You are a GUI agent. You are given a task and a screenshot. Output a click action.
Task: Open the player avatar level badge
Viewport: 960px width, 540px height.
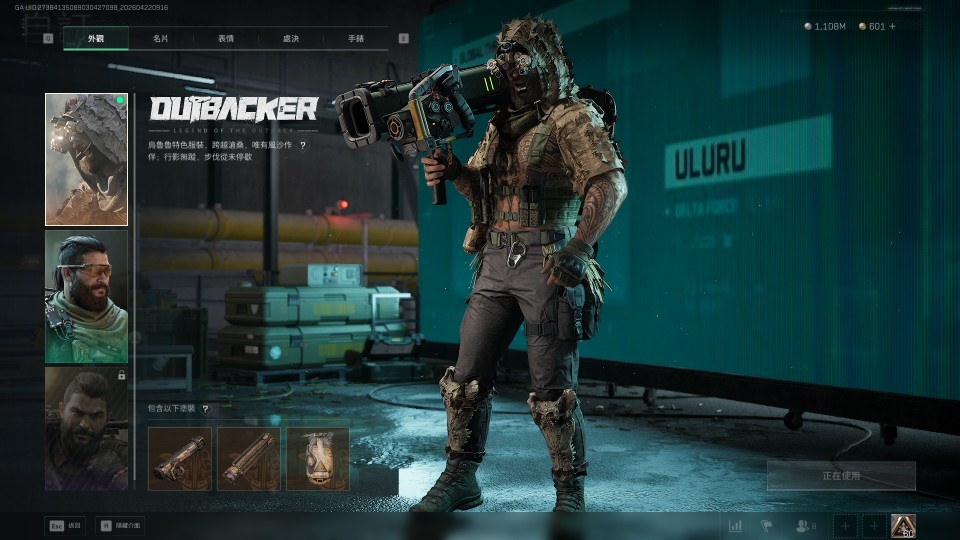(x=903, y=525)
